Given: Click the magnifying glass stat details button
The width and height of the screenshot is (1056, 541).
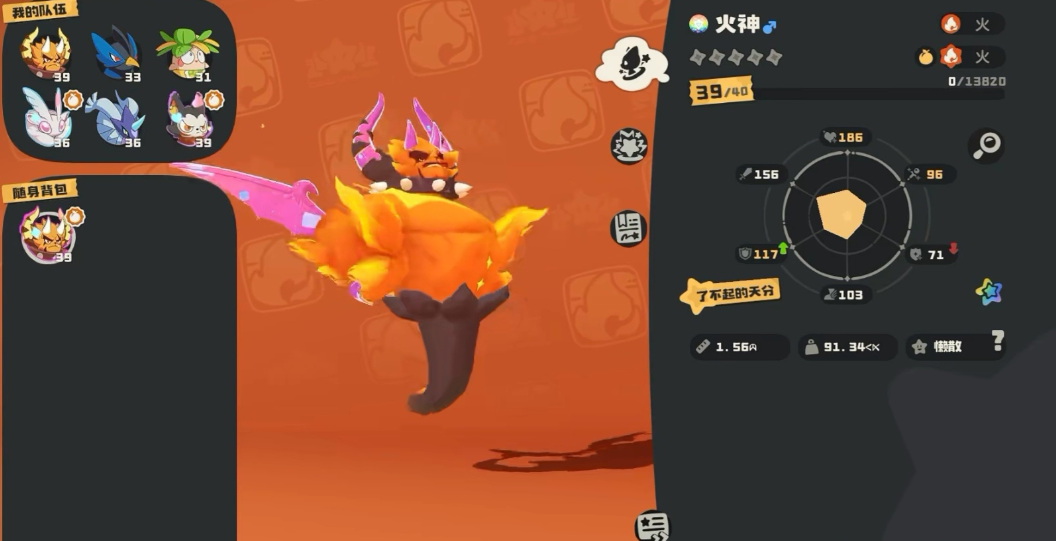Looking at the screenshot, I should tap(986, 146).
